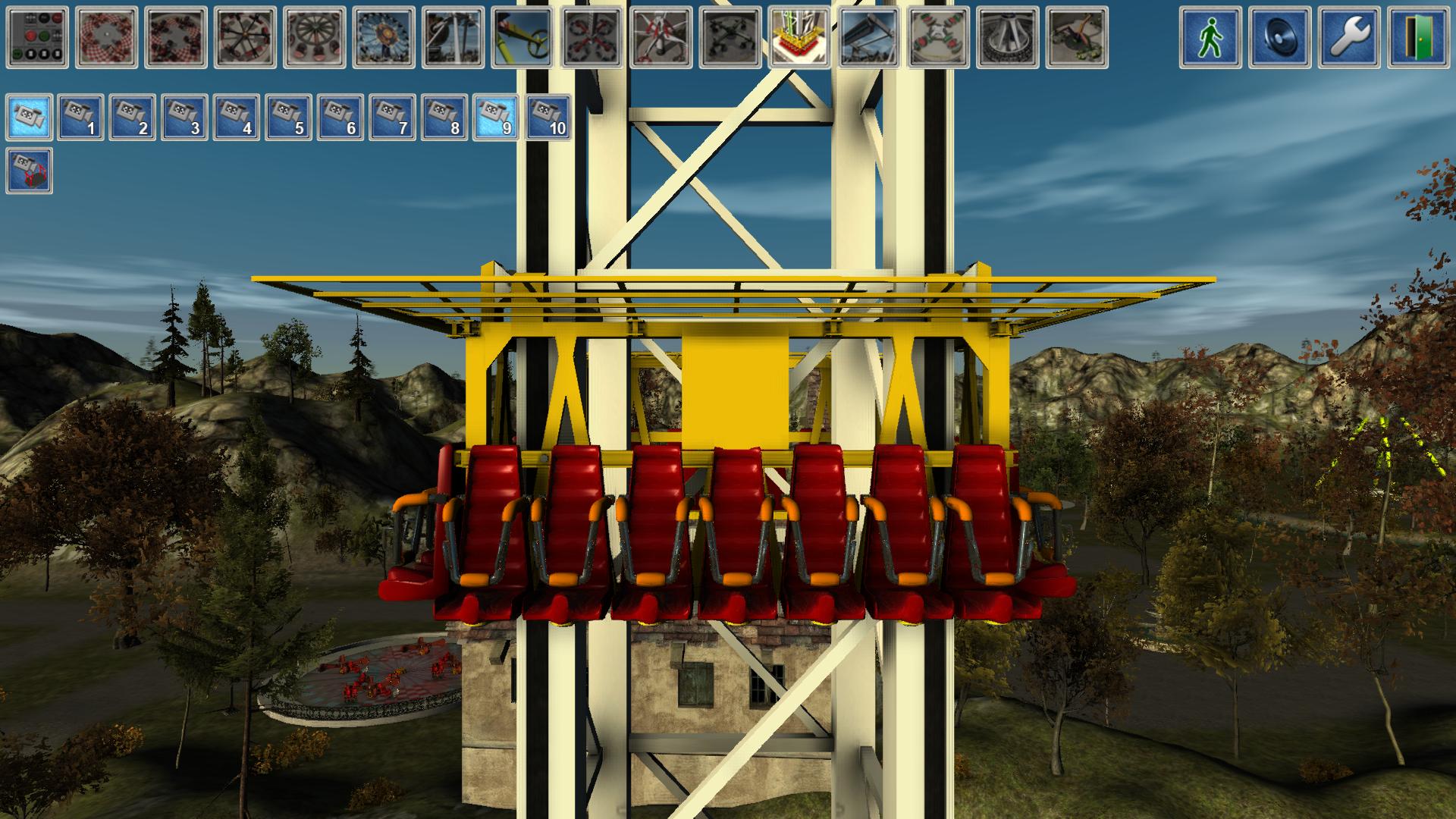Switch to camera 1
The image size is (1456, 819).
click(x=82, y=117)
